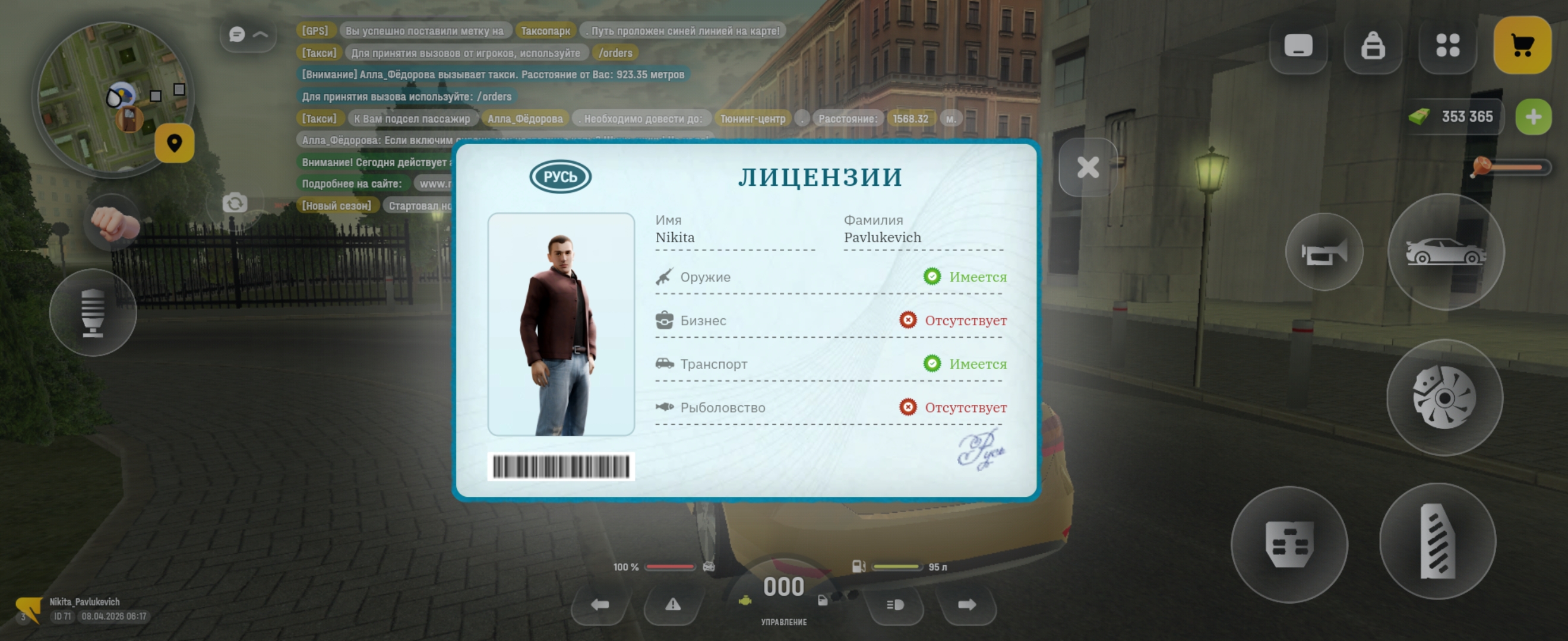Toggle the microphone voice chat
The width and height of the screenshot is (1568, 641).
[93, 313]
